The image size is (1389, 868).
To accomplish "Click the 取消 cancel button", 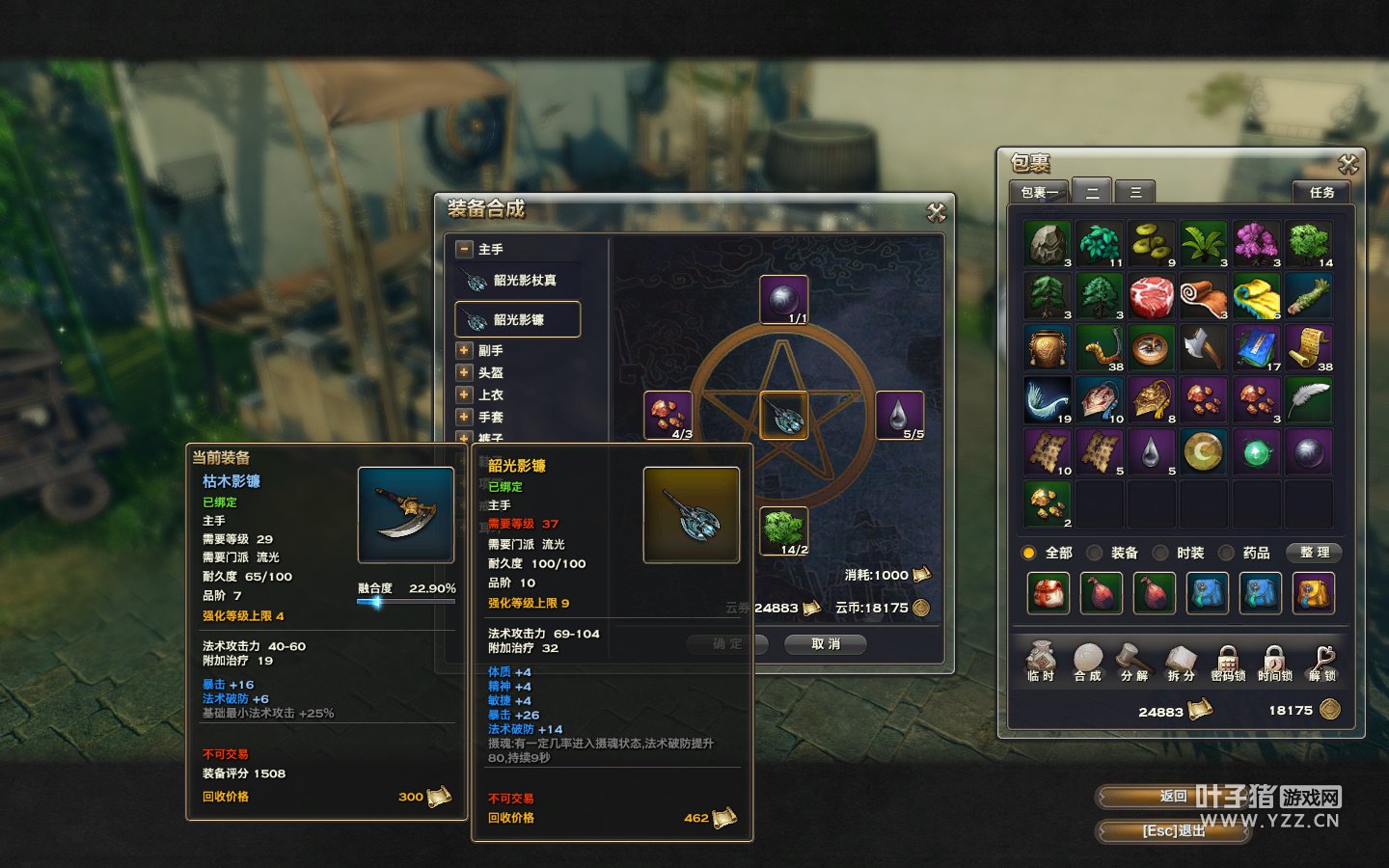I will [825, 644].
